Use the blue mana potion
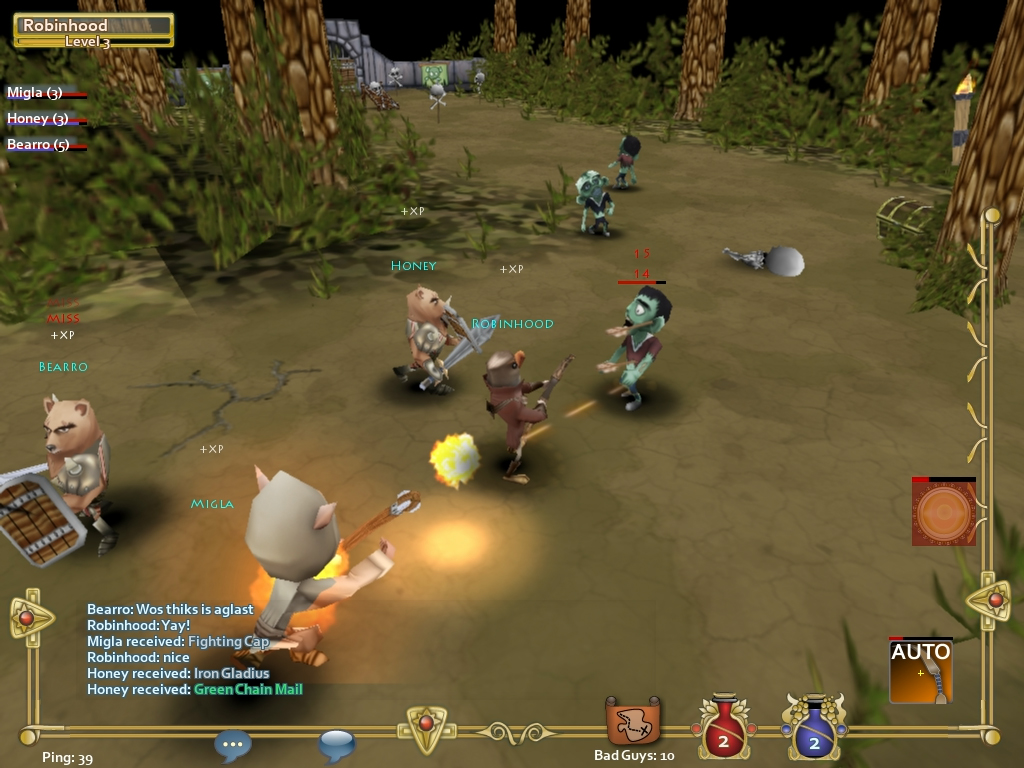Image resolution: width=1024 pixels, height=768 pixels. point(814,727)
